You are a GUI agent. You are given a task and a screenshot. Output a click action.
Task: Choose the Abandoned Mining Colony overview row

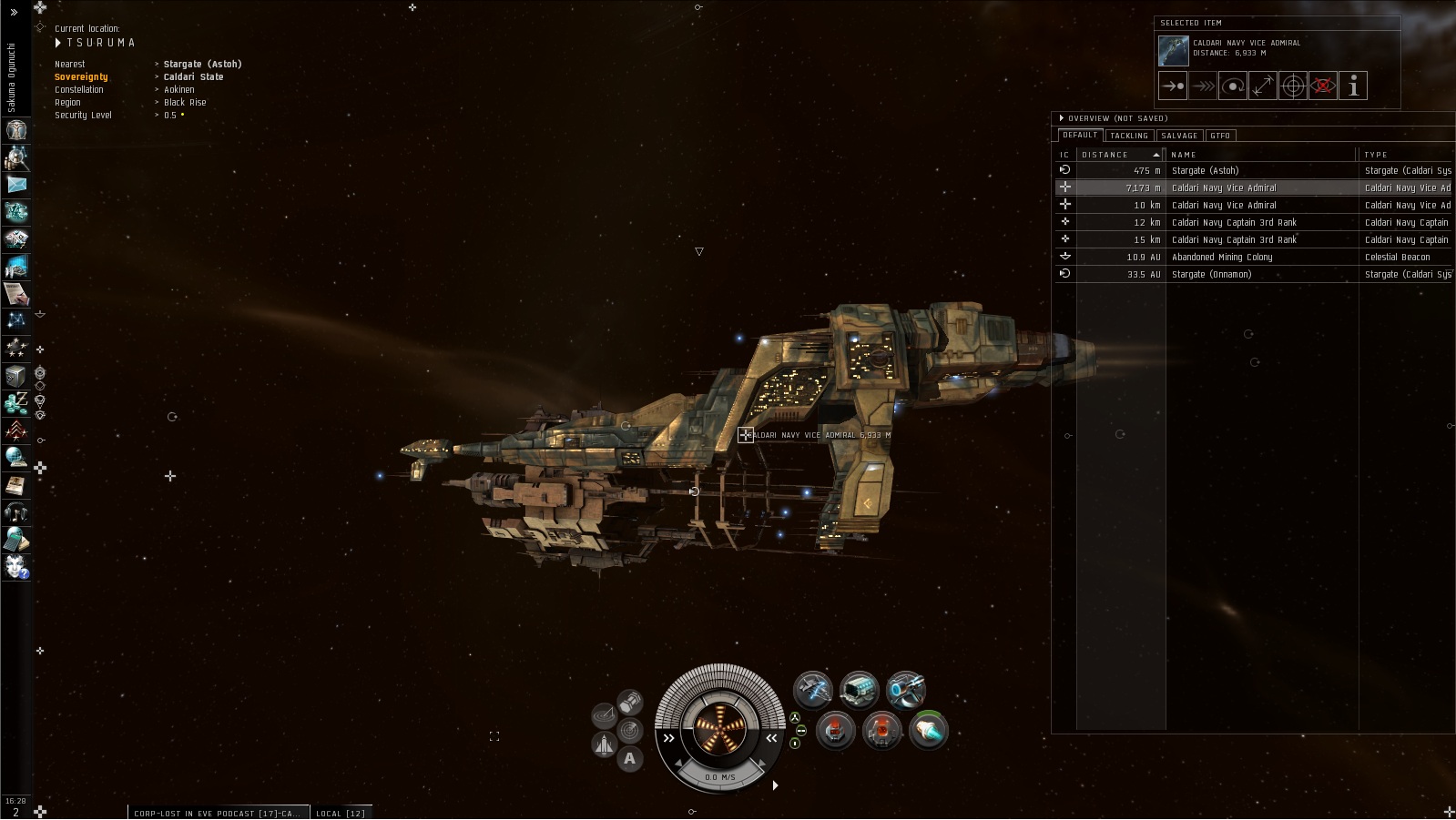(1221, 257)
